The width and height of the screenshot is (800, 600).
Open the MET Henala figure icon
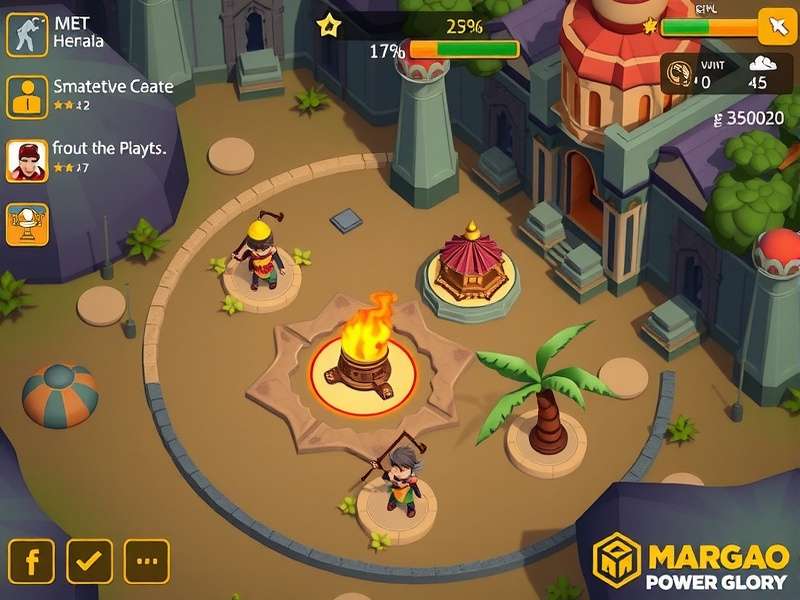click(27, 34)
